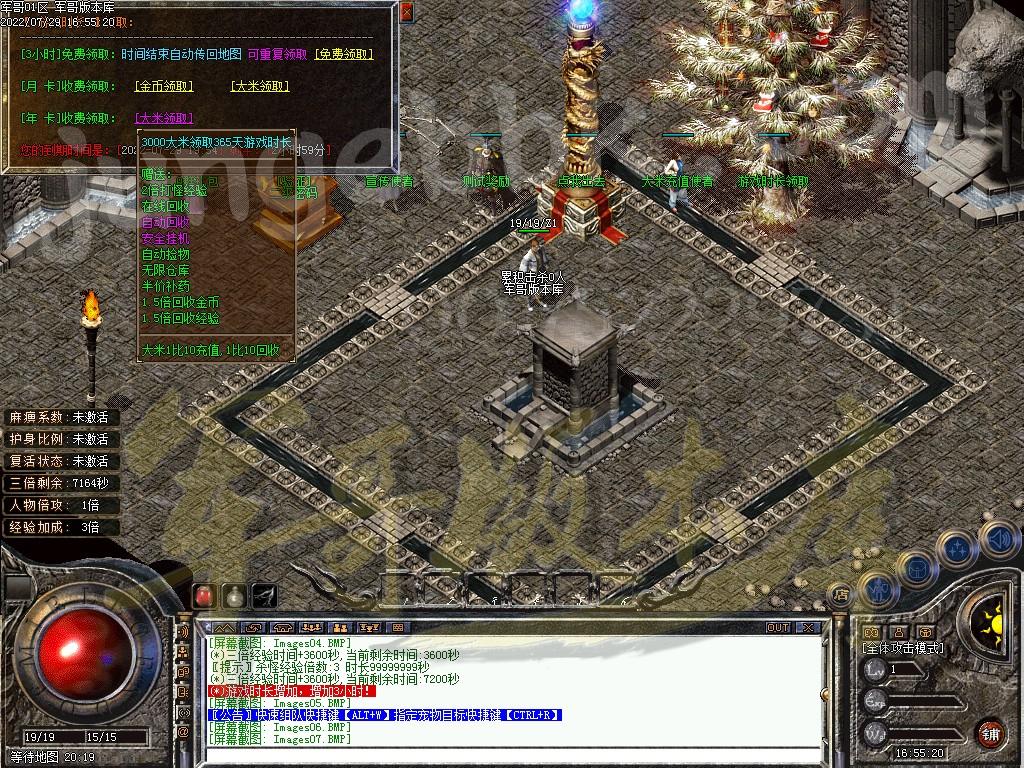Select the white flask belt item
Viewport: 1024px width, 768px height.
point(234,595)
